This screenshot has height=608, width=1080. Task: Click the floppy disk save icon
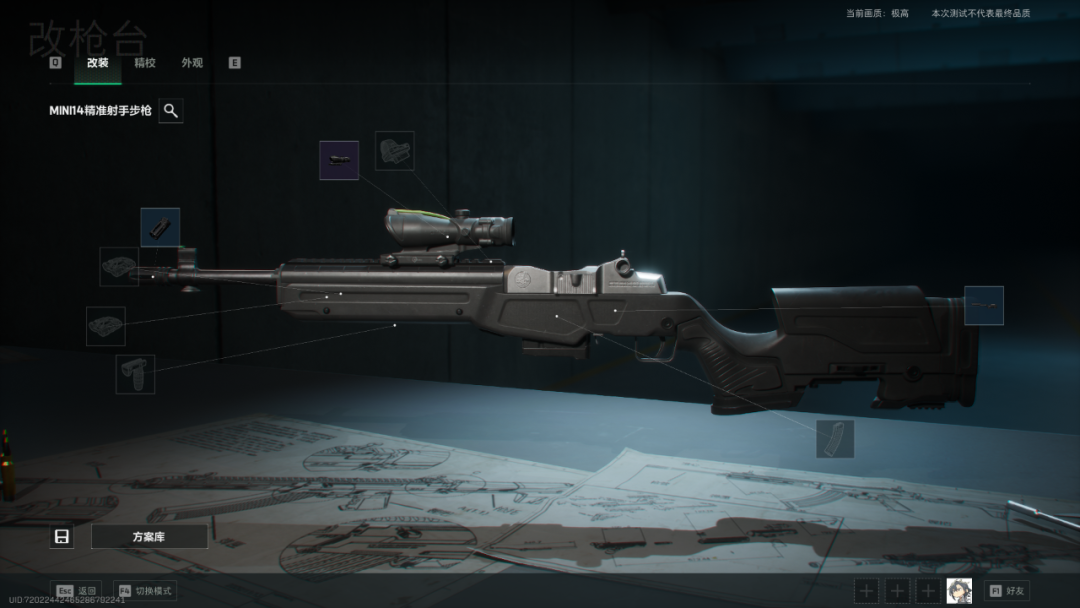click(x=62, y=537)
